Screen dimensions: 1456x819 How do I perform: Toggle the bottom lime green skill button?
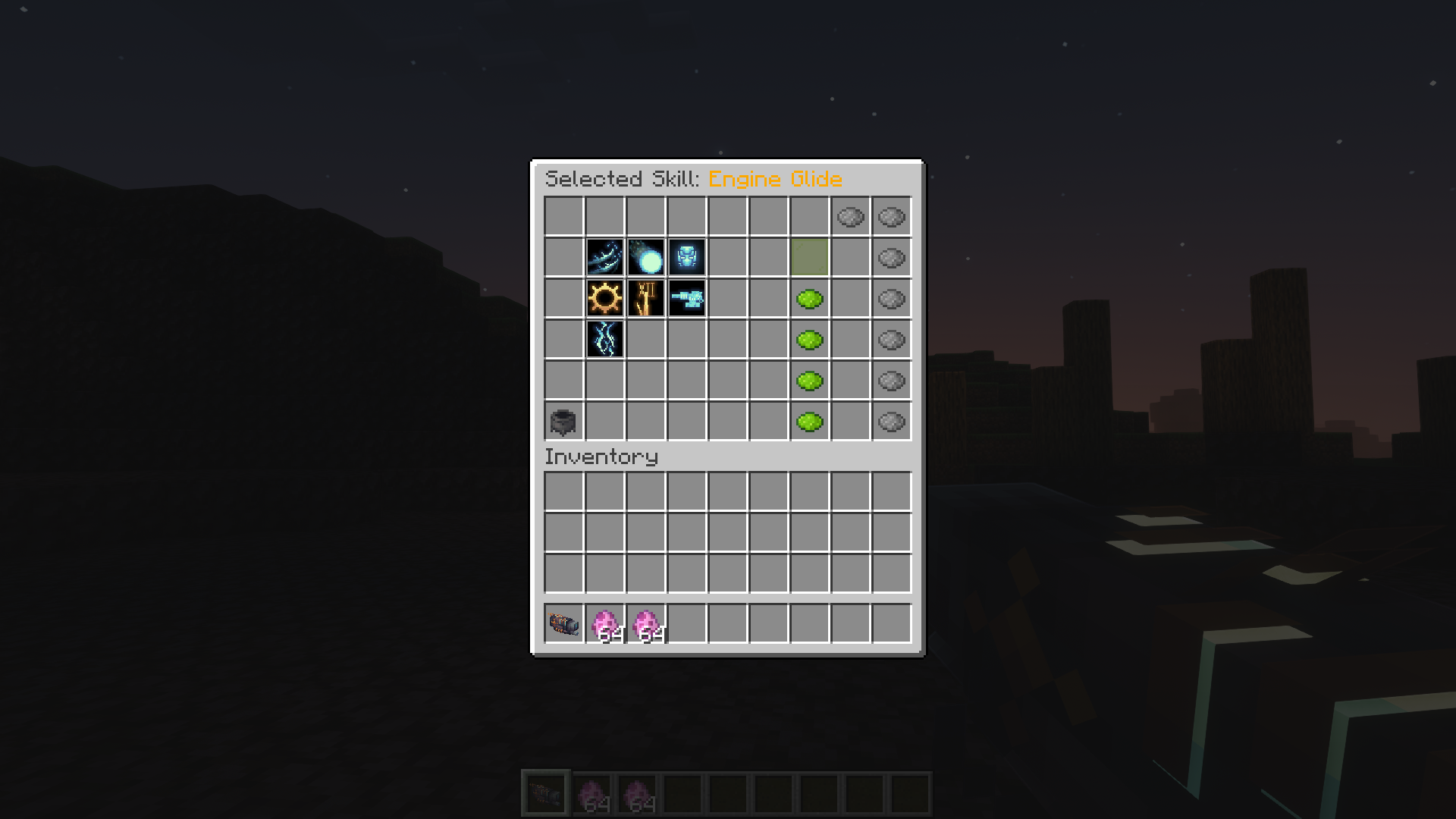(810, 422)
